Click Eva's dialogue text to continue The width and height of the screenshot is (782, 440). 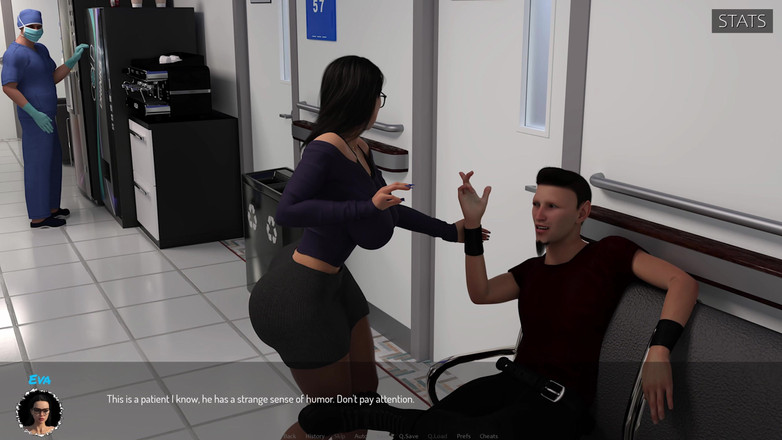[x=259, y=399]
